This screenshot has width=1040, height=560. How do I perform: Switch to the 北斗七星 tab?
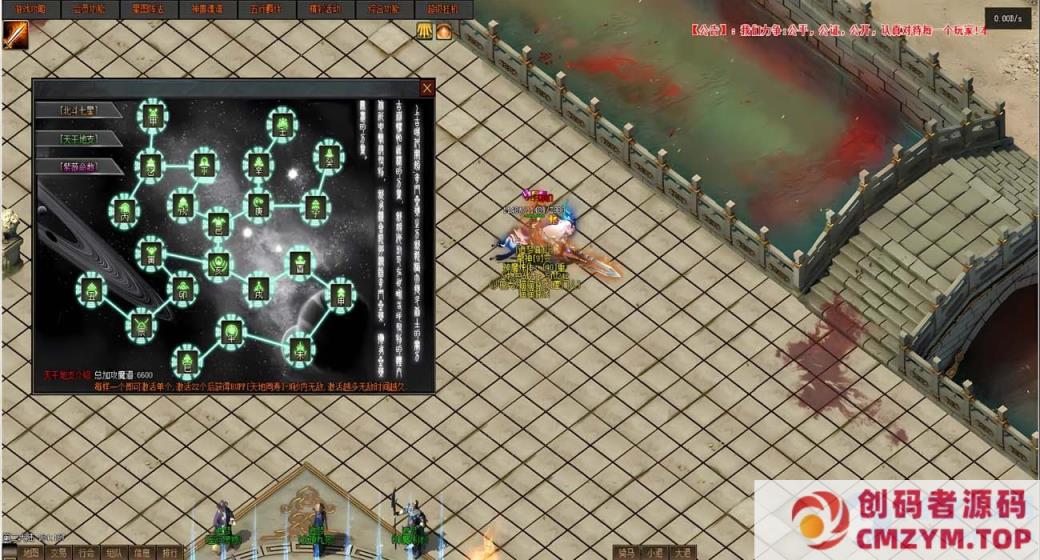point(77,111)
